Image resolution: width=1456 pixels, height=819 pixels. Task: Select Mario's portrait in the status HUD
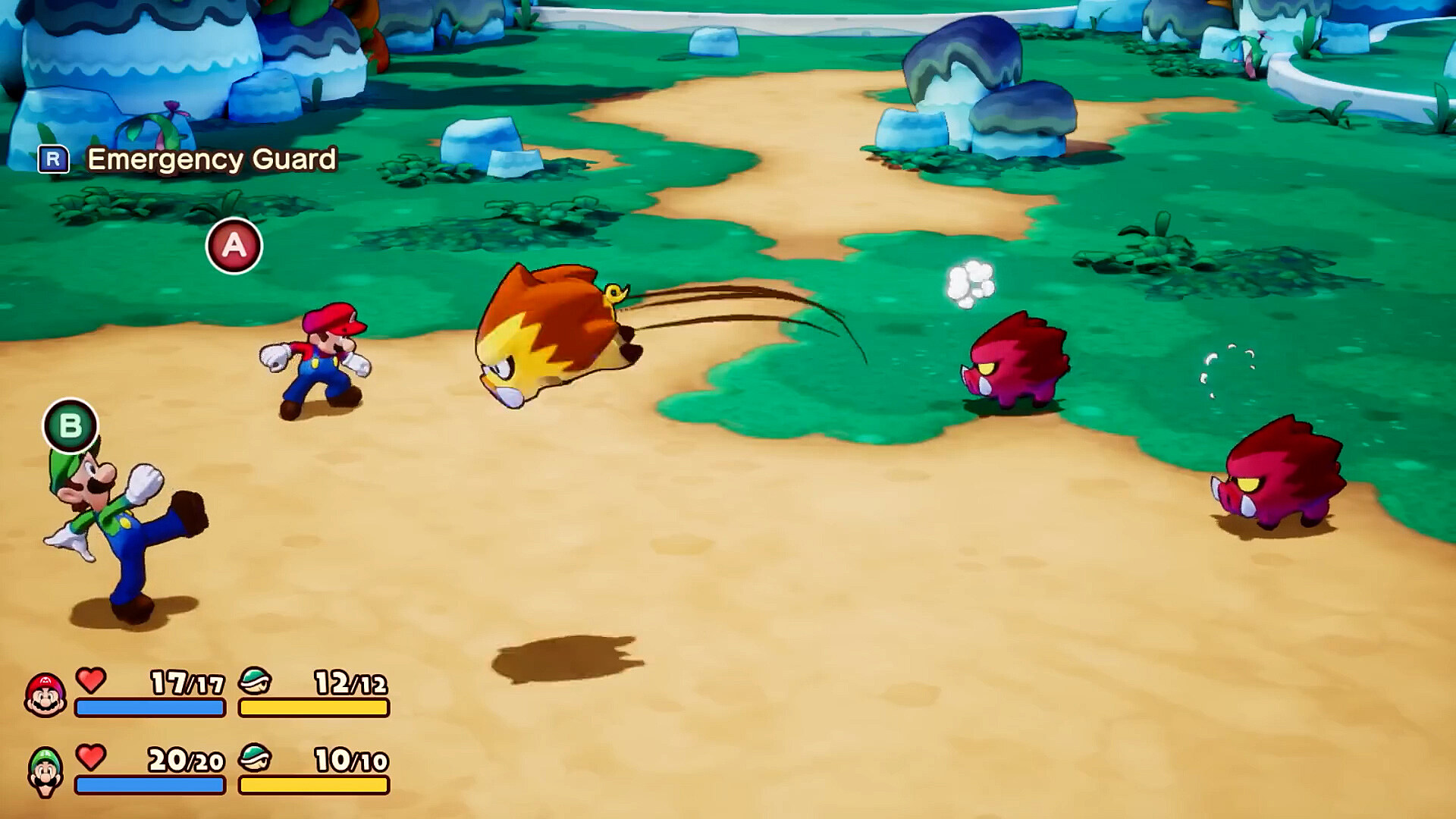click(45, 695)
